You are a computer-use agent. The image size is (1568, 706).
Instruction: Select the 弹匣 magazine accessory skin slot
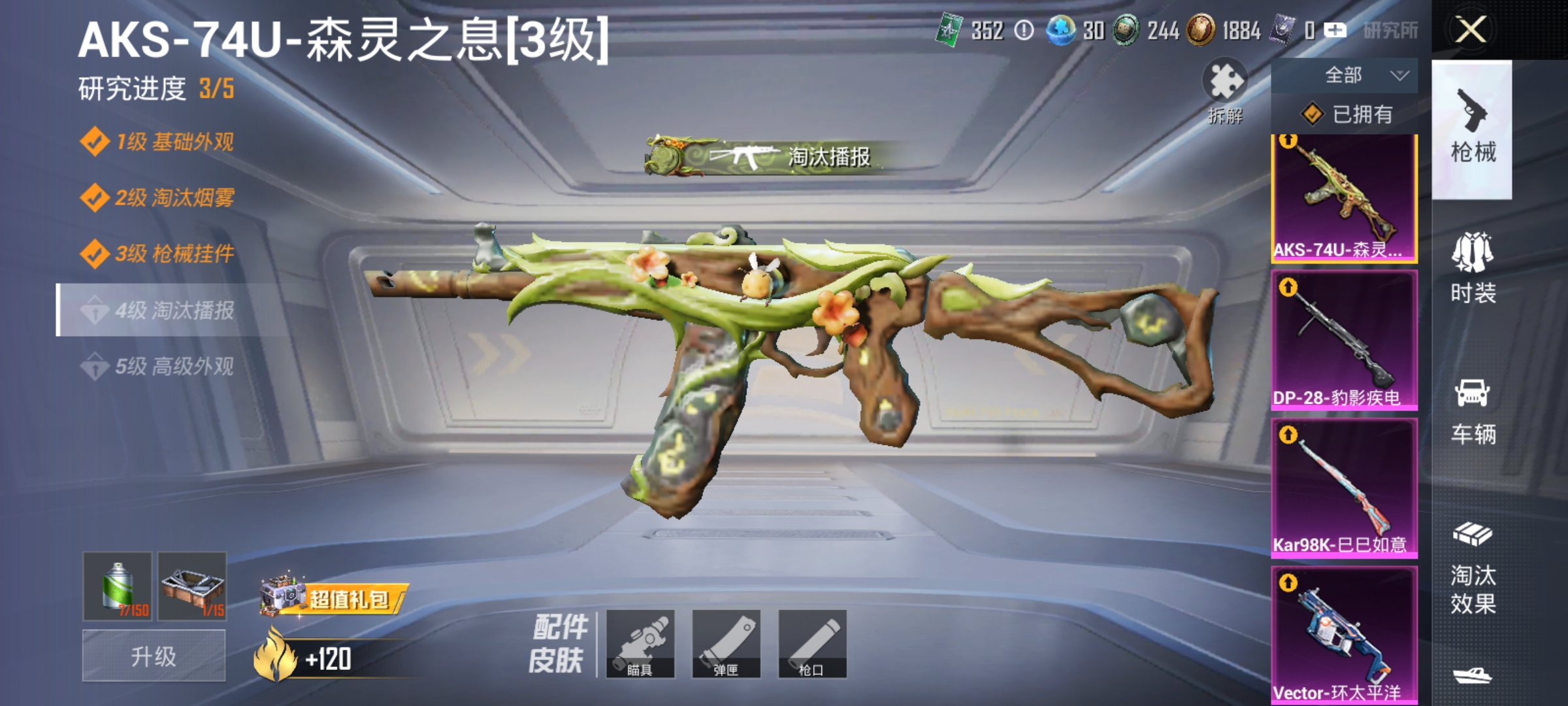(x=727, y=644)
